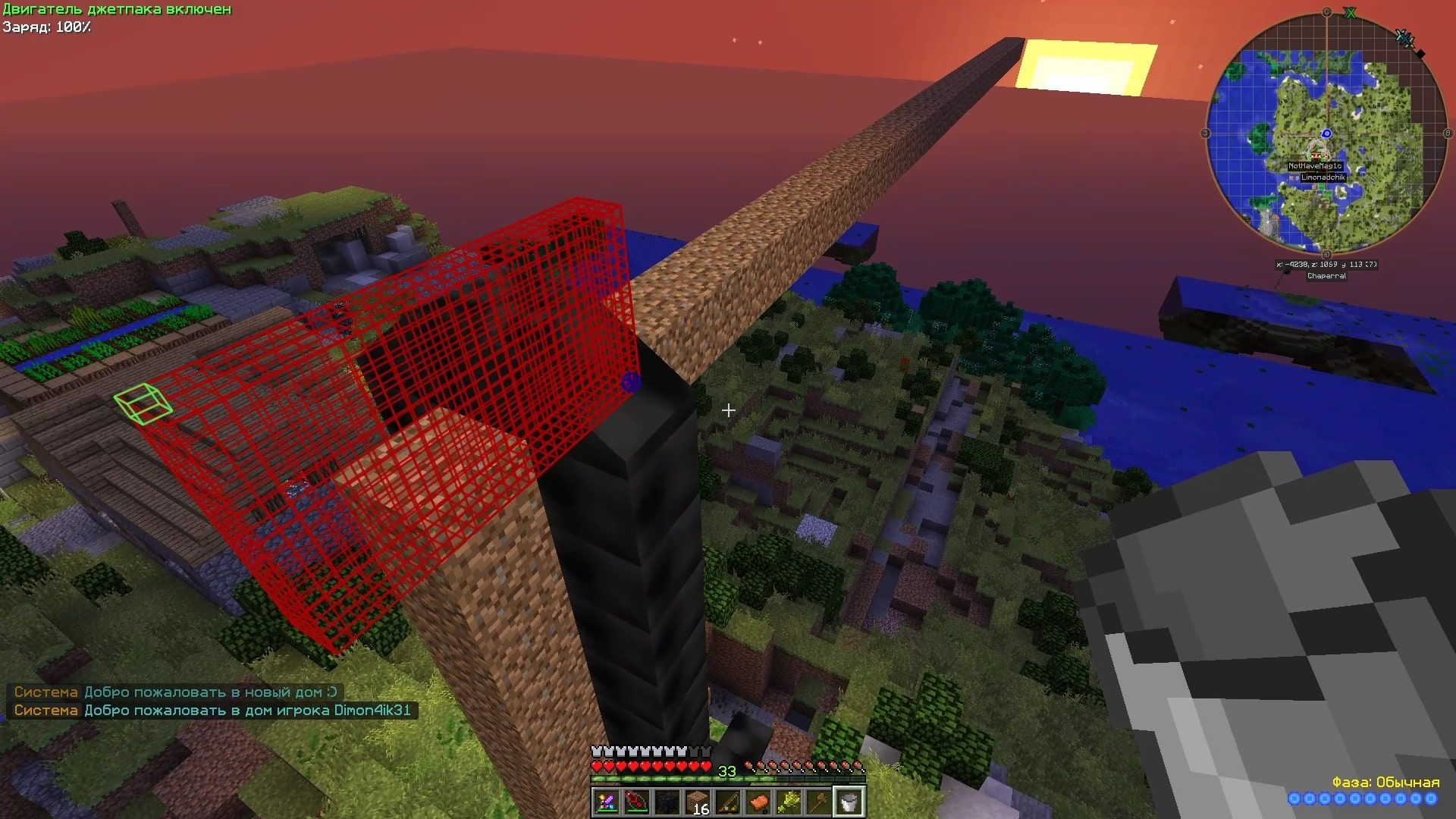This screenshot has height=819, width=1456.
Task: Choose the black block hotbar slot
Action: click(667, 802)
